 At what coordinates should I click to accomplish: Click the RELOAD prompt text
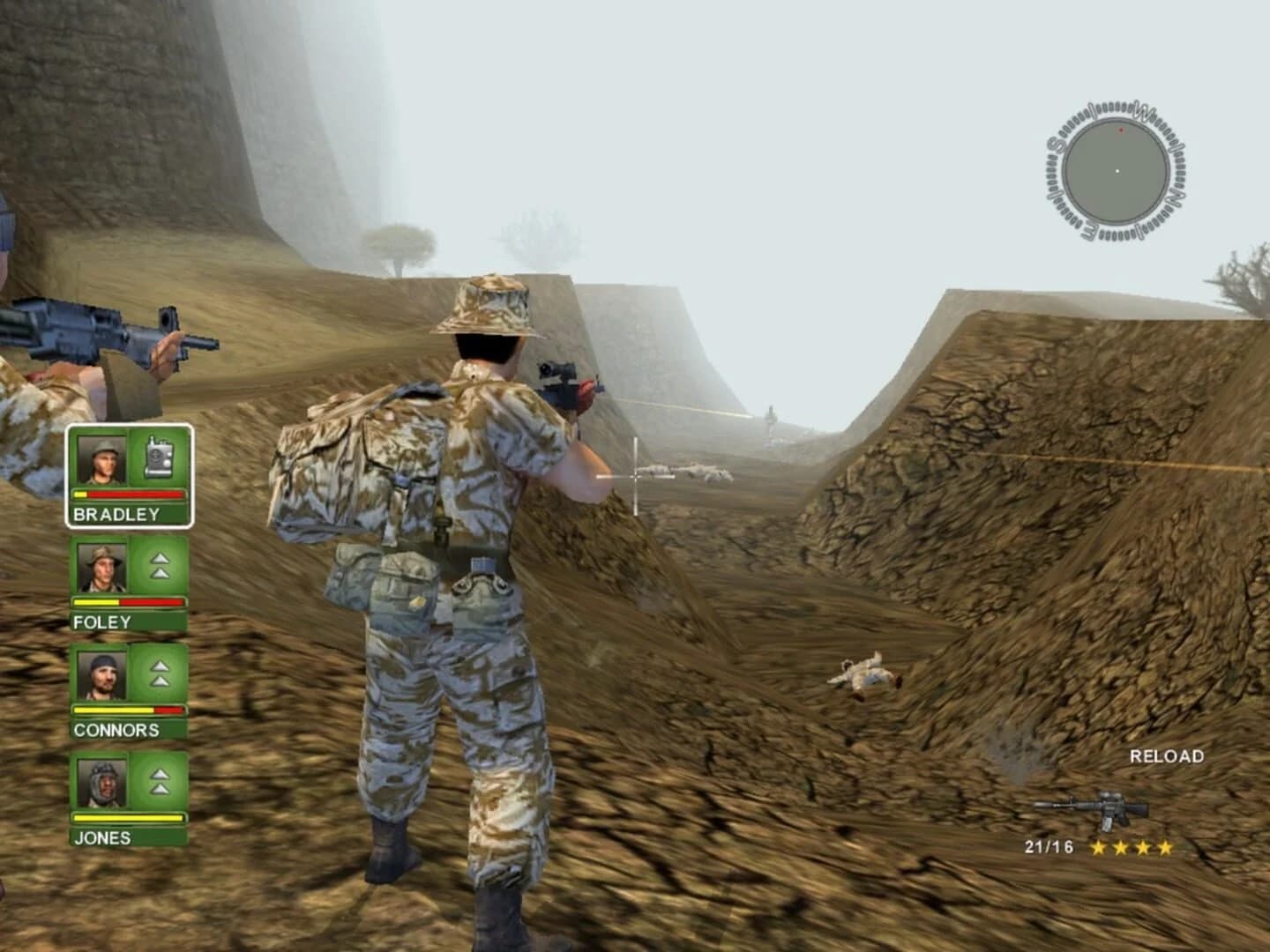point(1169,755)
